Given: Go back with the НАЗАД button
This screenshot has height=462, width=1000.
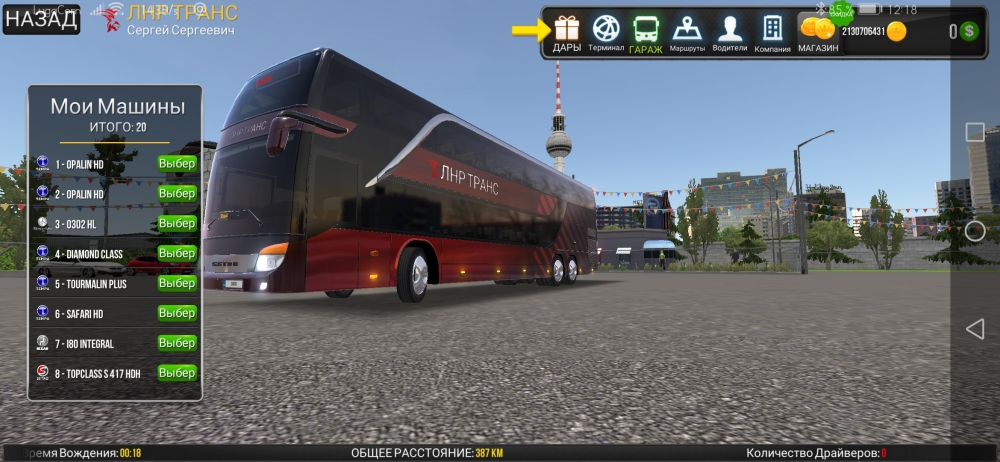Looking at the screenshot, I should point(41,19).
